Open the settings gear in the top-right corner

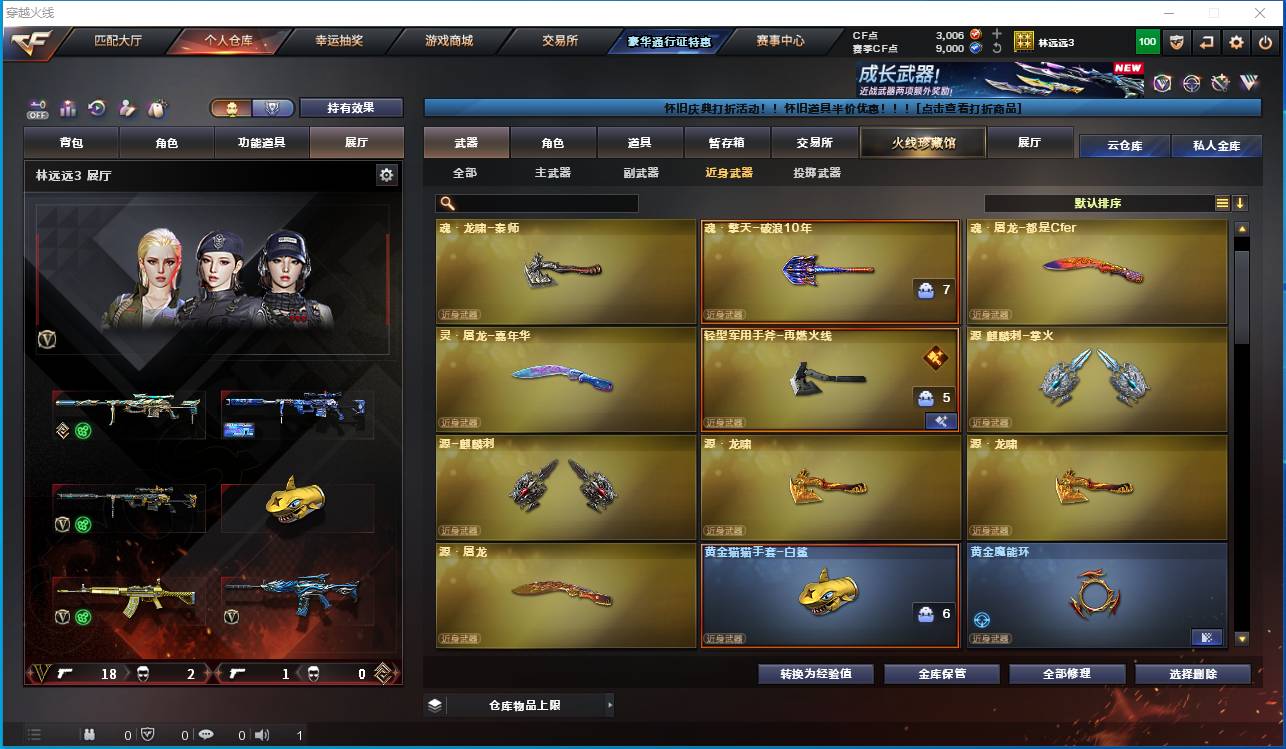[1237, 42]
